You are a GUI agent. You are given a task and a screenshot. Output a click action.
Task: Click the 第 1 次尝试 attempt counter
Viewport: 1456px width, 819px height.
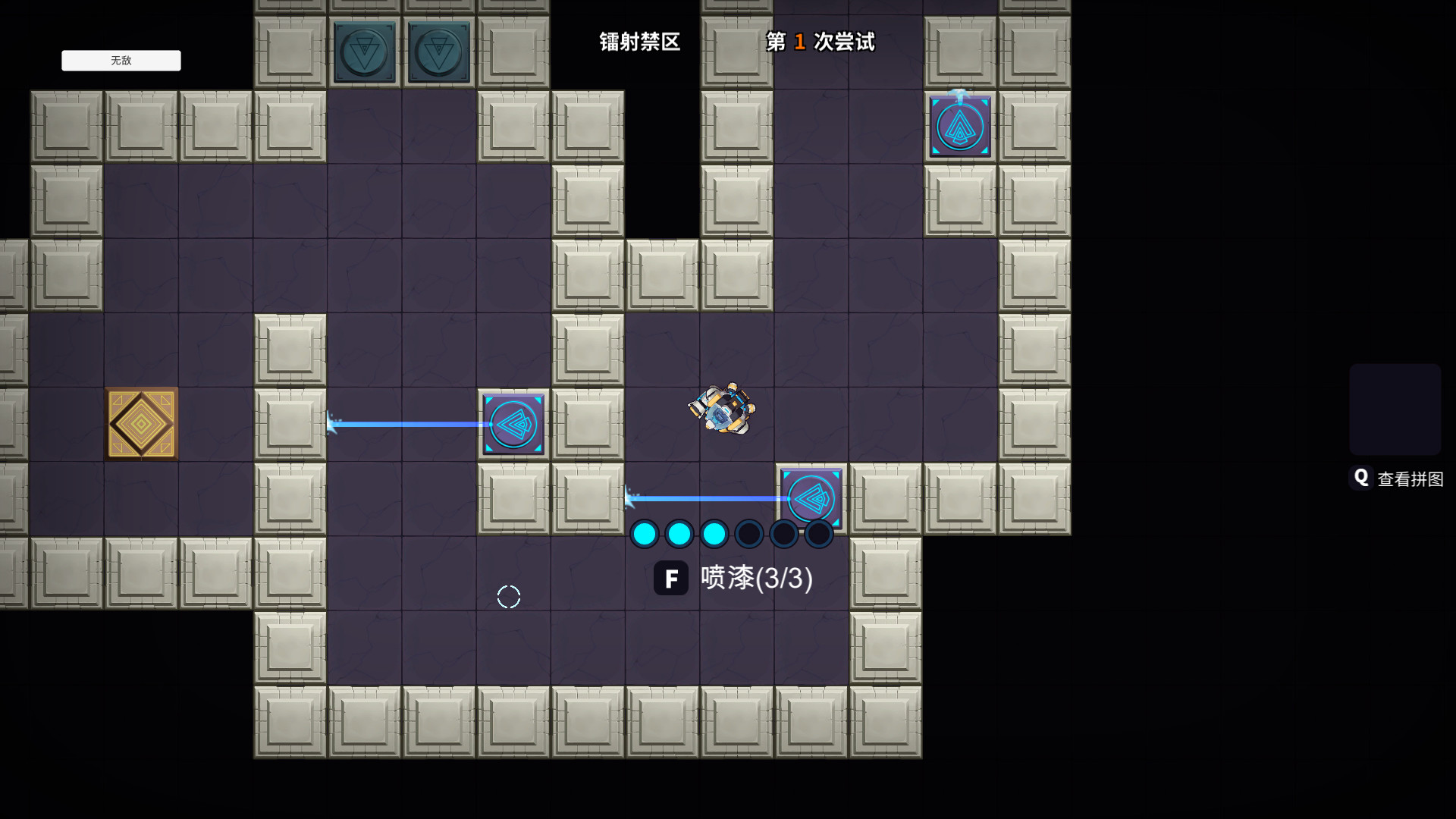pos(820,42)
